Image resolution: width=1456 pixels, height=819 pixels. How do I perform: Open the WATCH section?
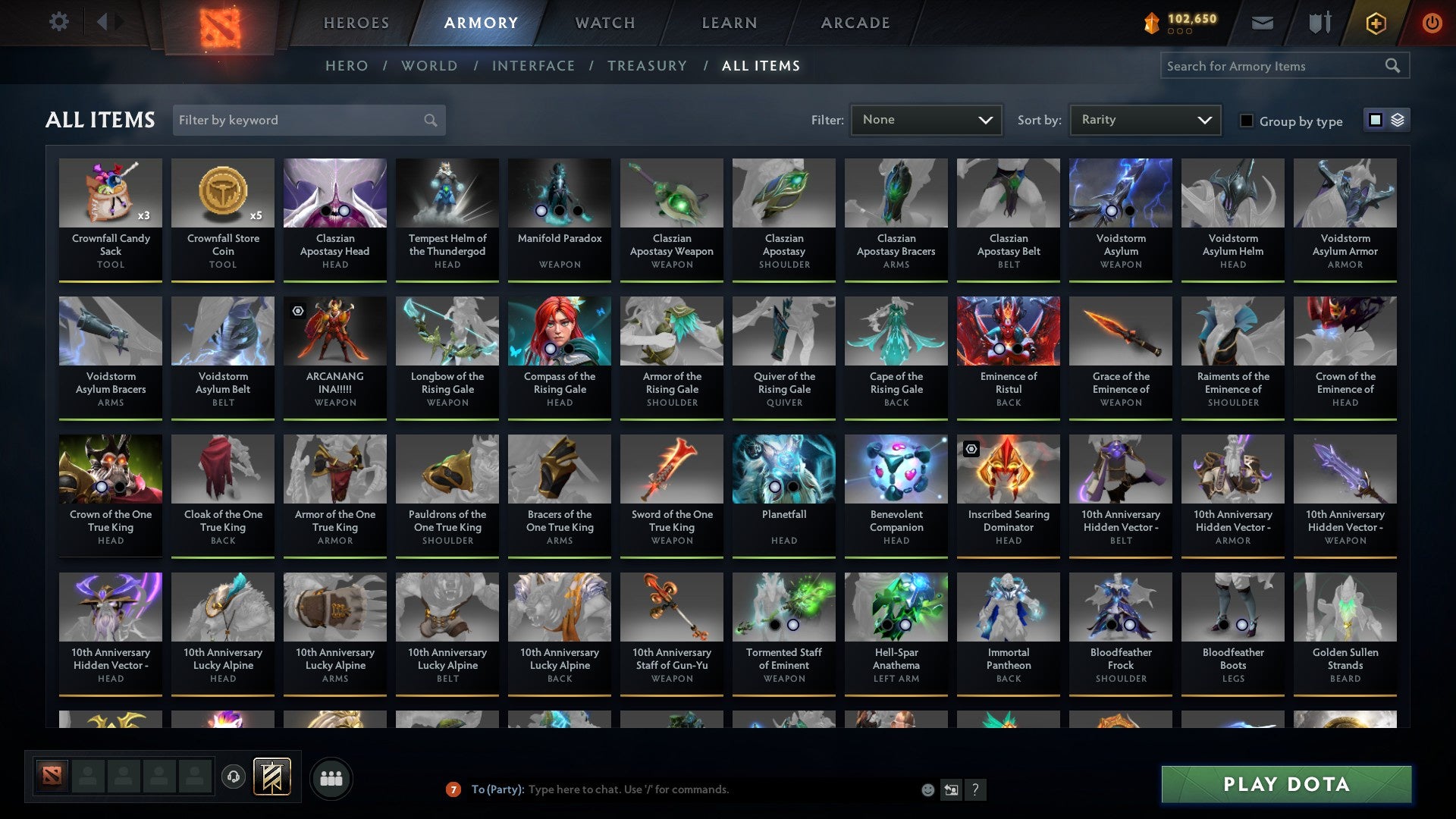[x=604, y=23]
